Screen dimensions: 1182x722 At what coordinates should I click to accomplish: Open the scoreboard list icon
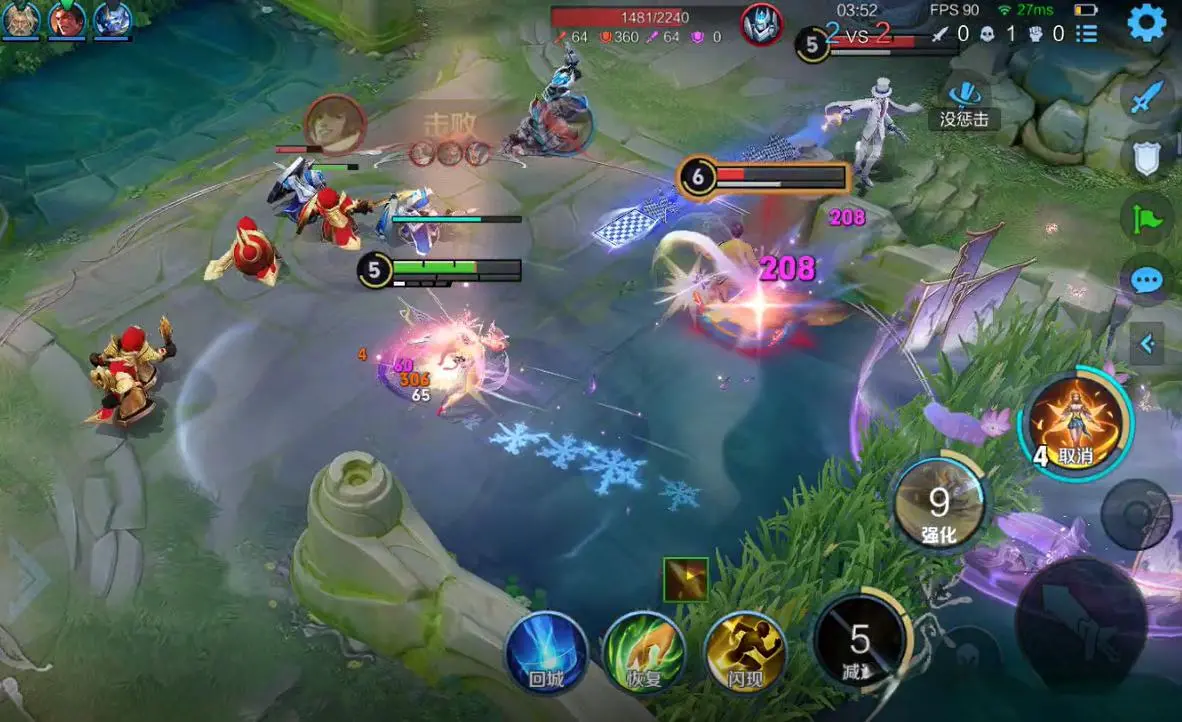1087,34
